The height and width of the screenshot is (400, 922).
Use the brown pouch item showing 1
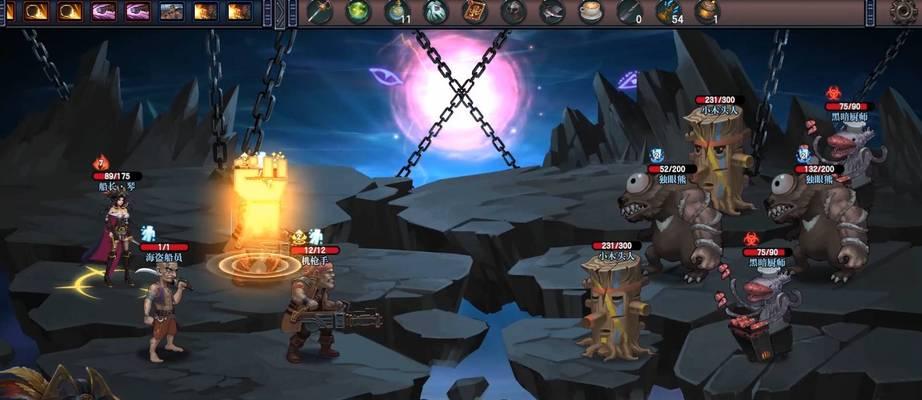(708, 11)
